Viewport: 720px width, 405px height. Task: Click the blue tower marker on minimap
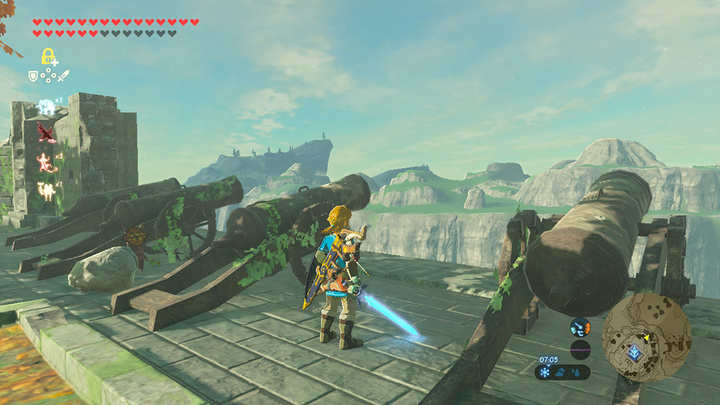pos(633,352)
